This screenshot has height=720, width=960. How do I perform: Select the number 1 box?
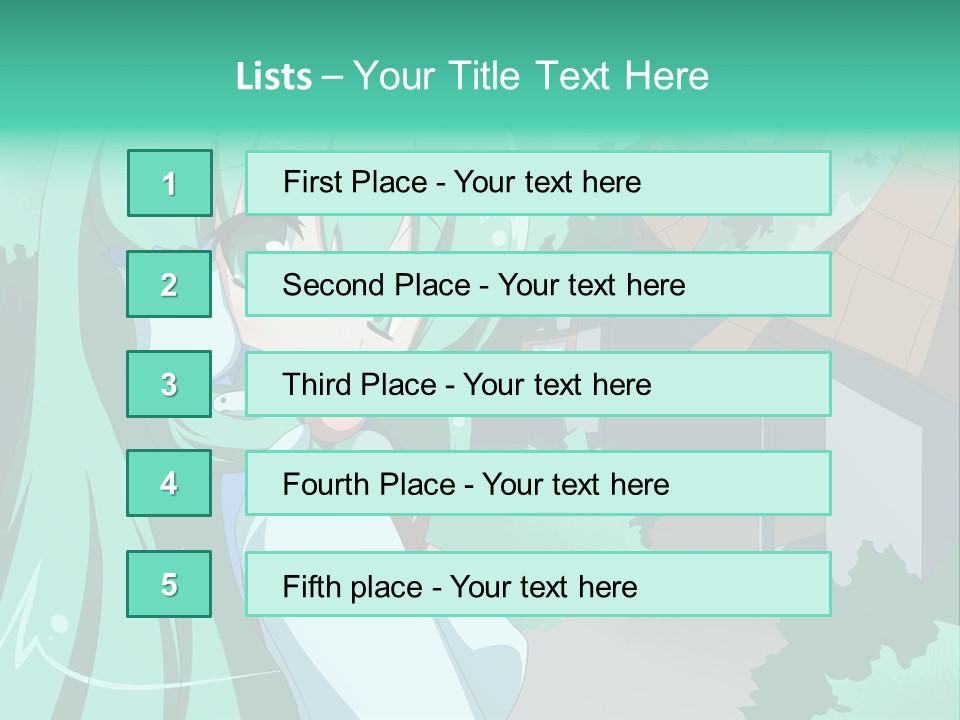(x=169, y=183)
